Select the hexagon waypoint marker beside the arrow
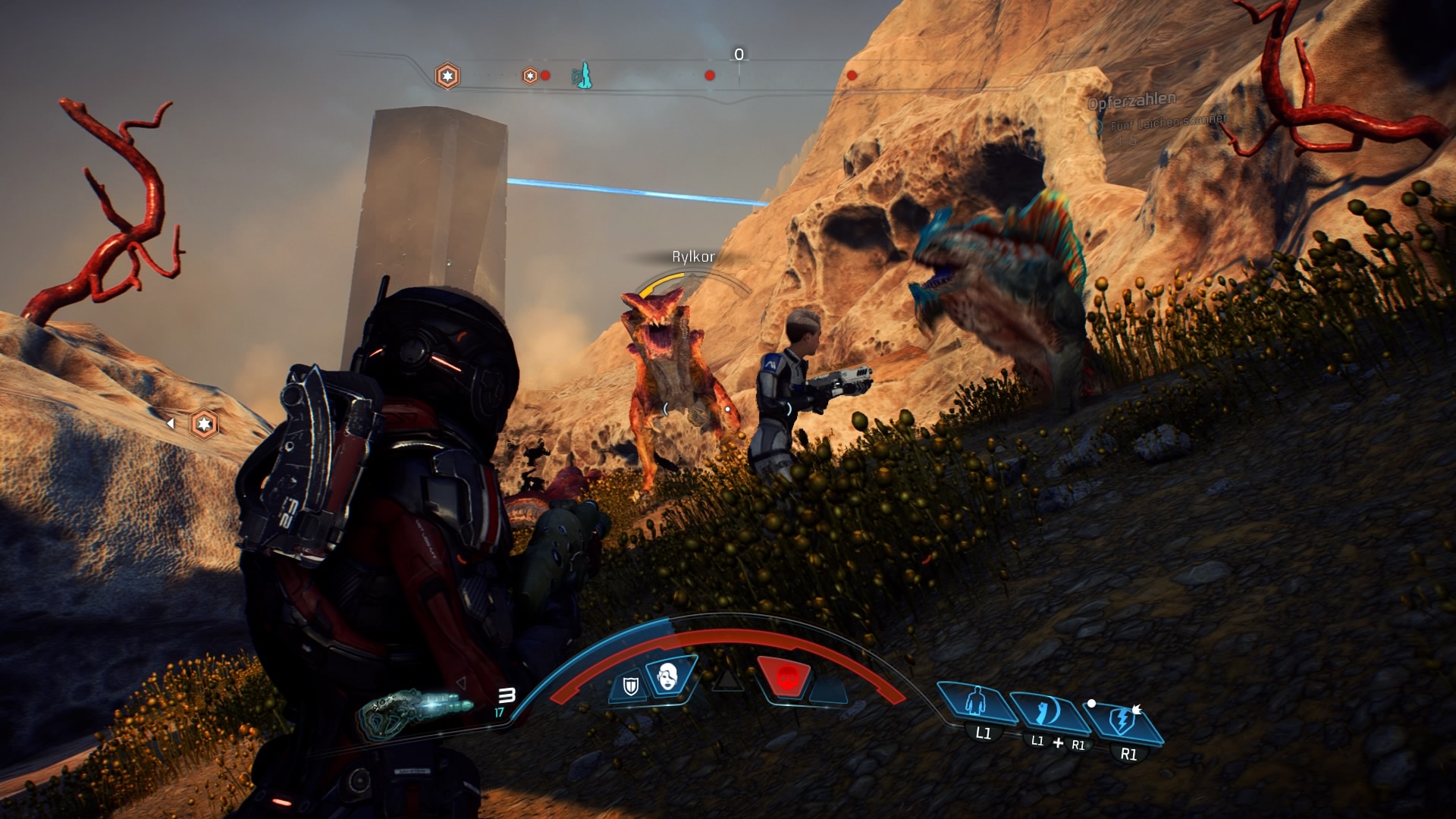Image resolution: width=1456 pixels, height=819 pixels. click(x=204, y=424)
